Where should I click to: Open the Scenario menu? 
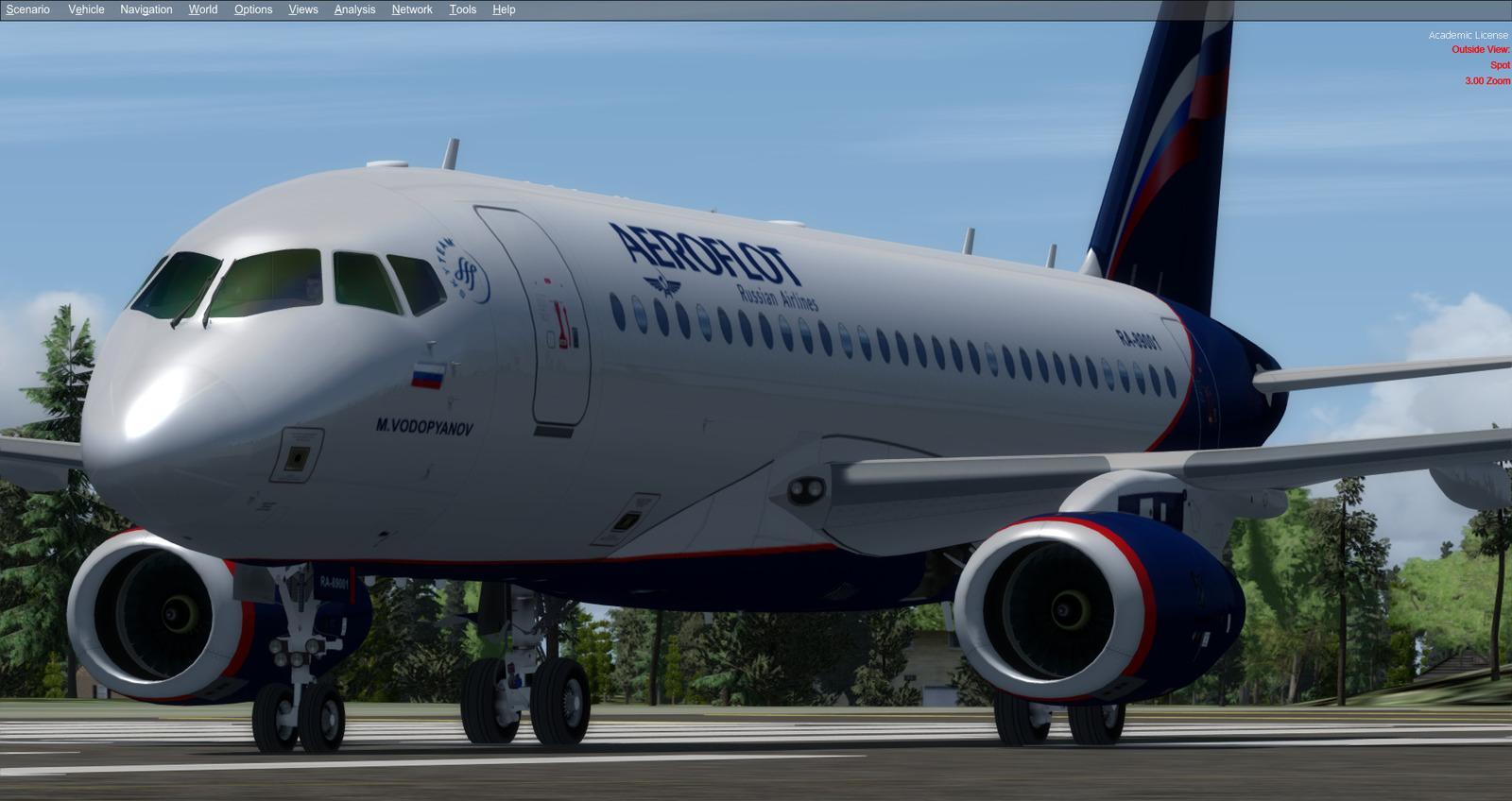(27, 9)
